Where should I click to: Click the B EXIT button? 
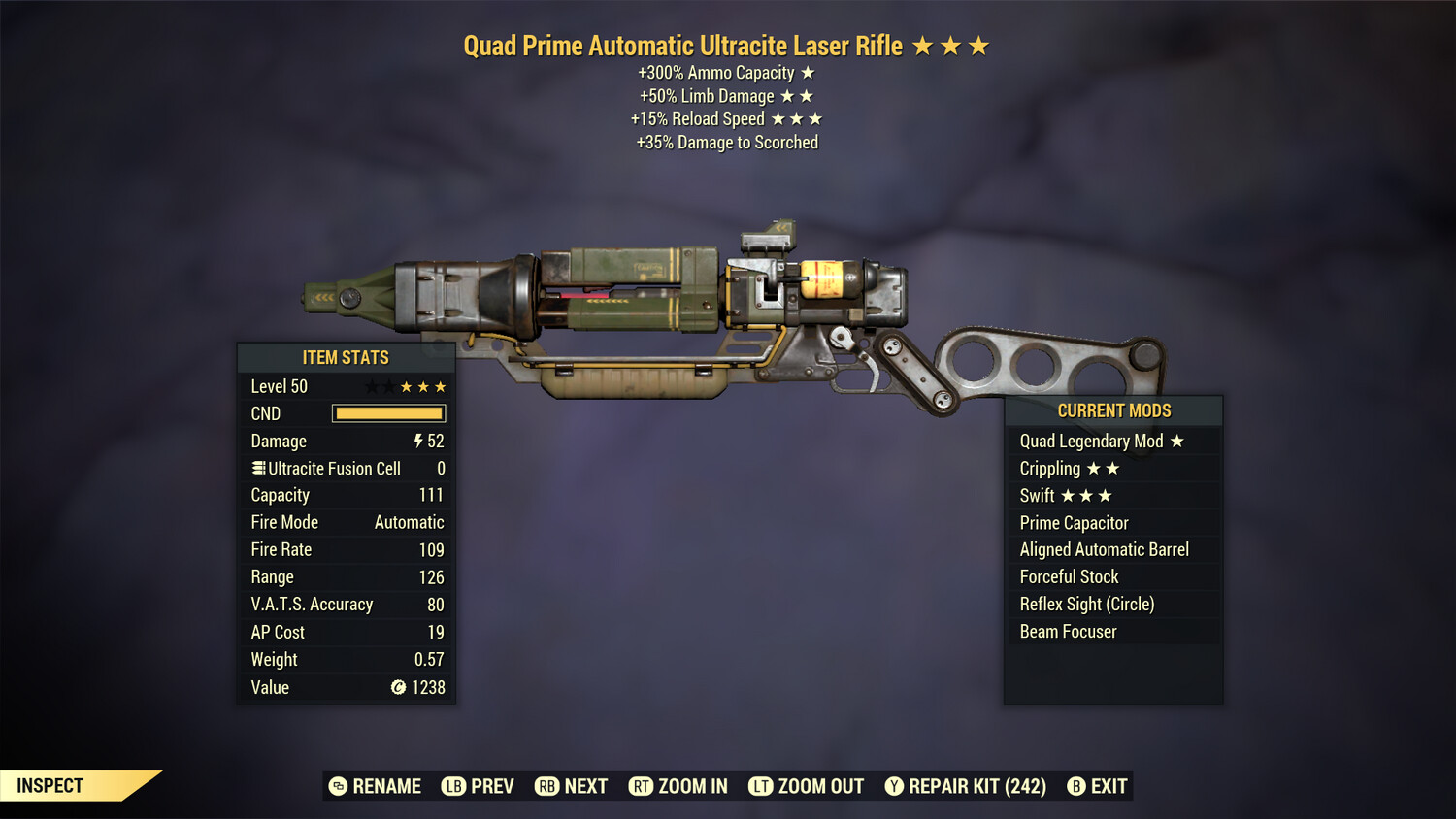pos(1075,786)
